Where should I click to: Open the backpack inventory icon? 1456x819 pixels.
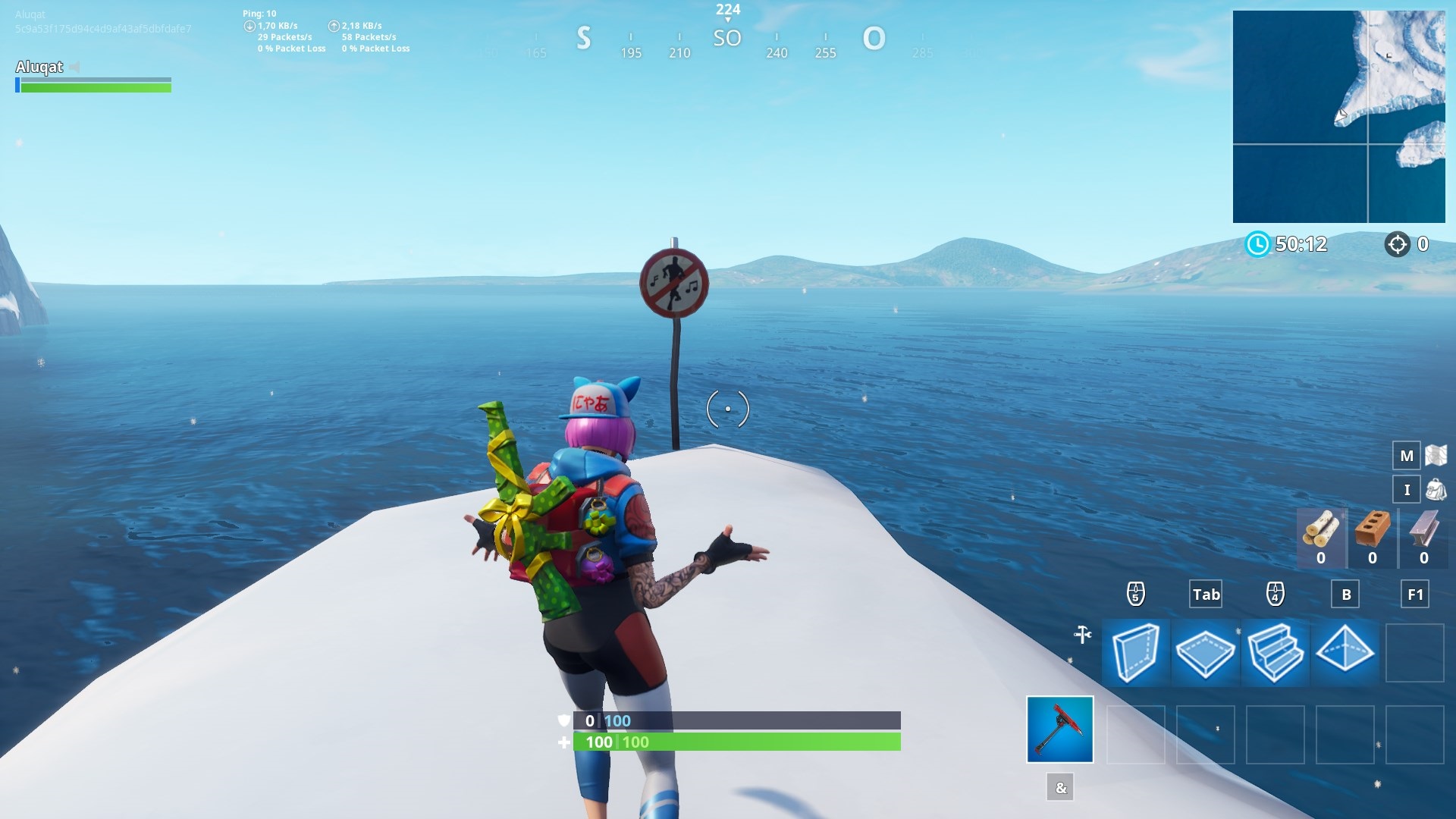pos(1436,490)
